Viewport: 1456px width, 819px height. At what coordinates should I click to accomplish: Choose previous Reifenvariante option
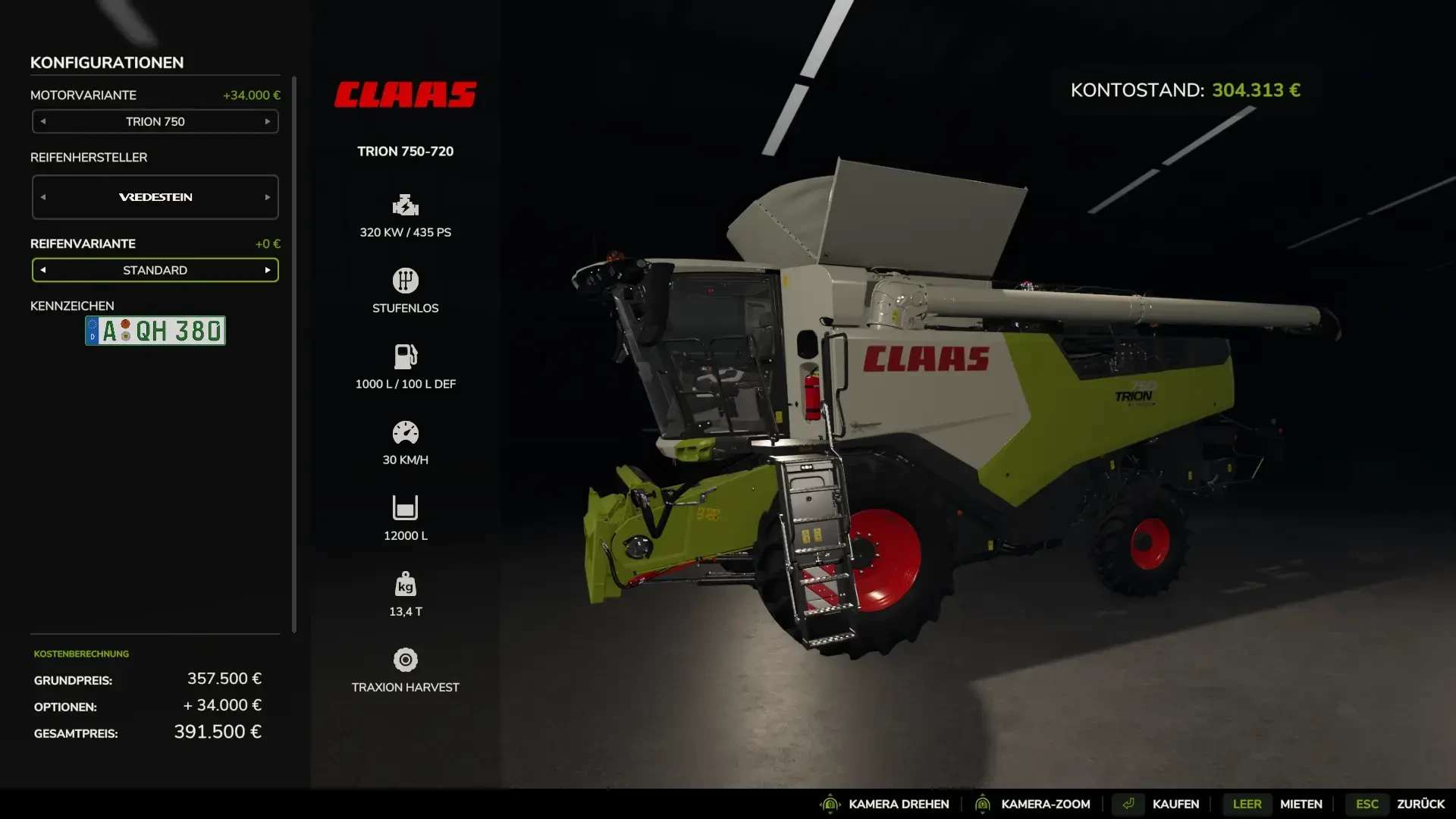[43, 270]
